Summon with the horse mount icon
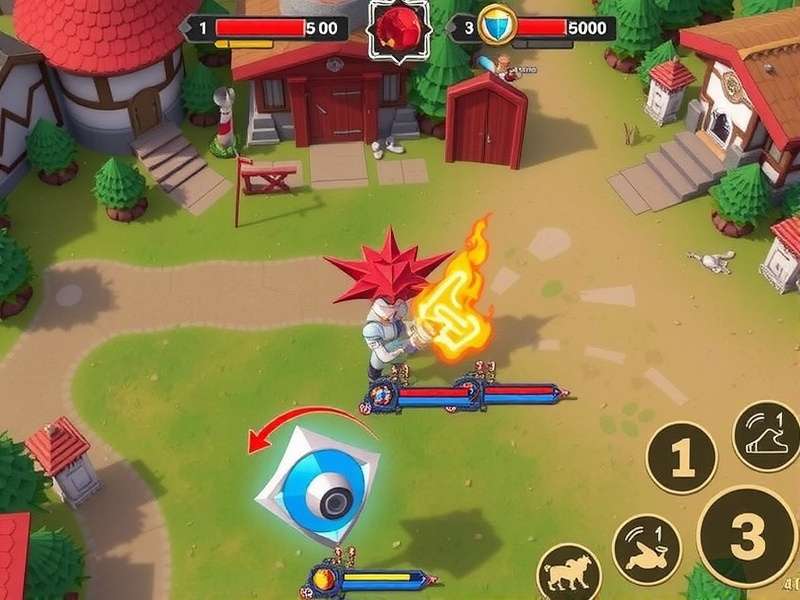Screen dimensions: 800x600 click(x=569, y=574)
